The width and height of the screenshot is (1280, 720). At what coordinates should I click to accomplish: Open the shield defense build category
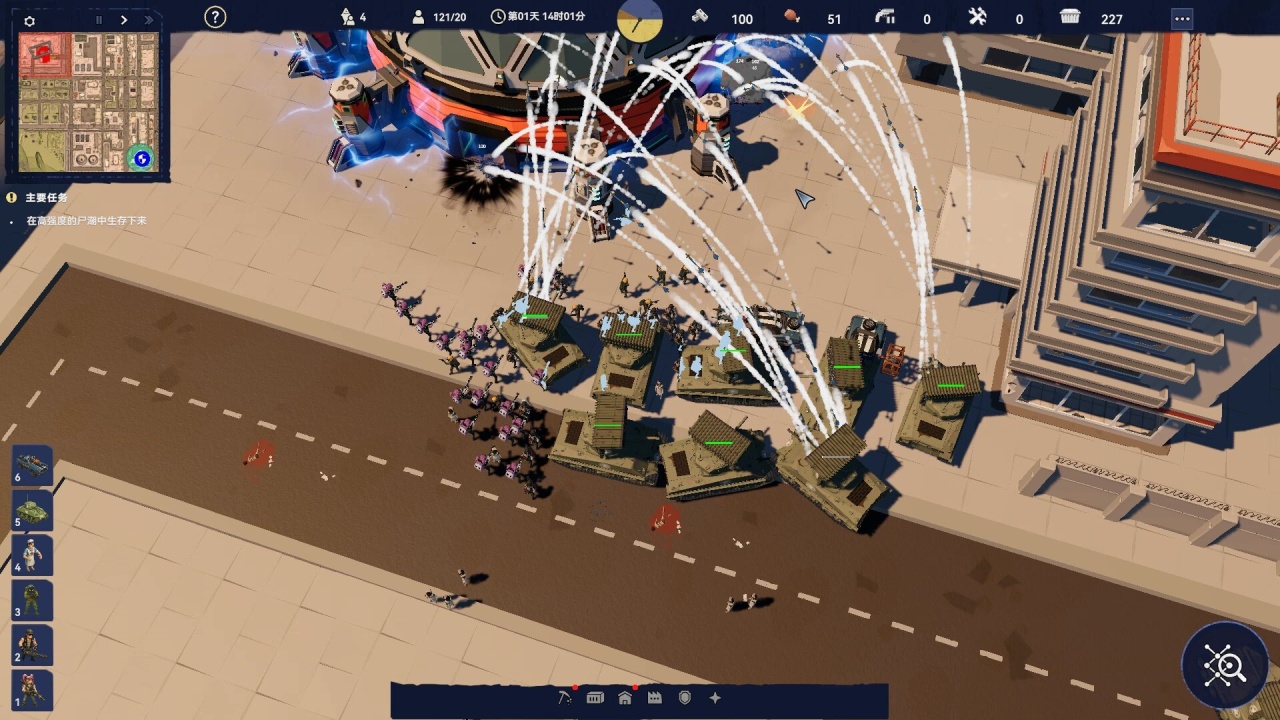(x=685, y=698)
